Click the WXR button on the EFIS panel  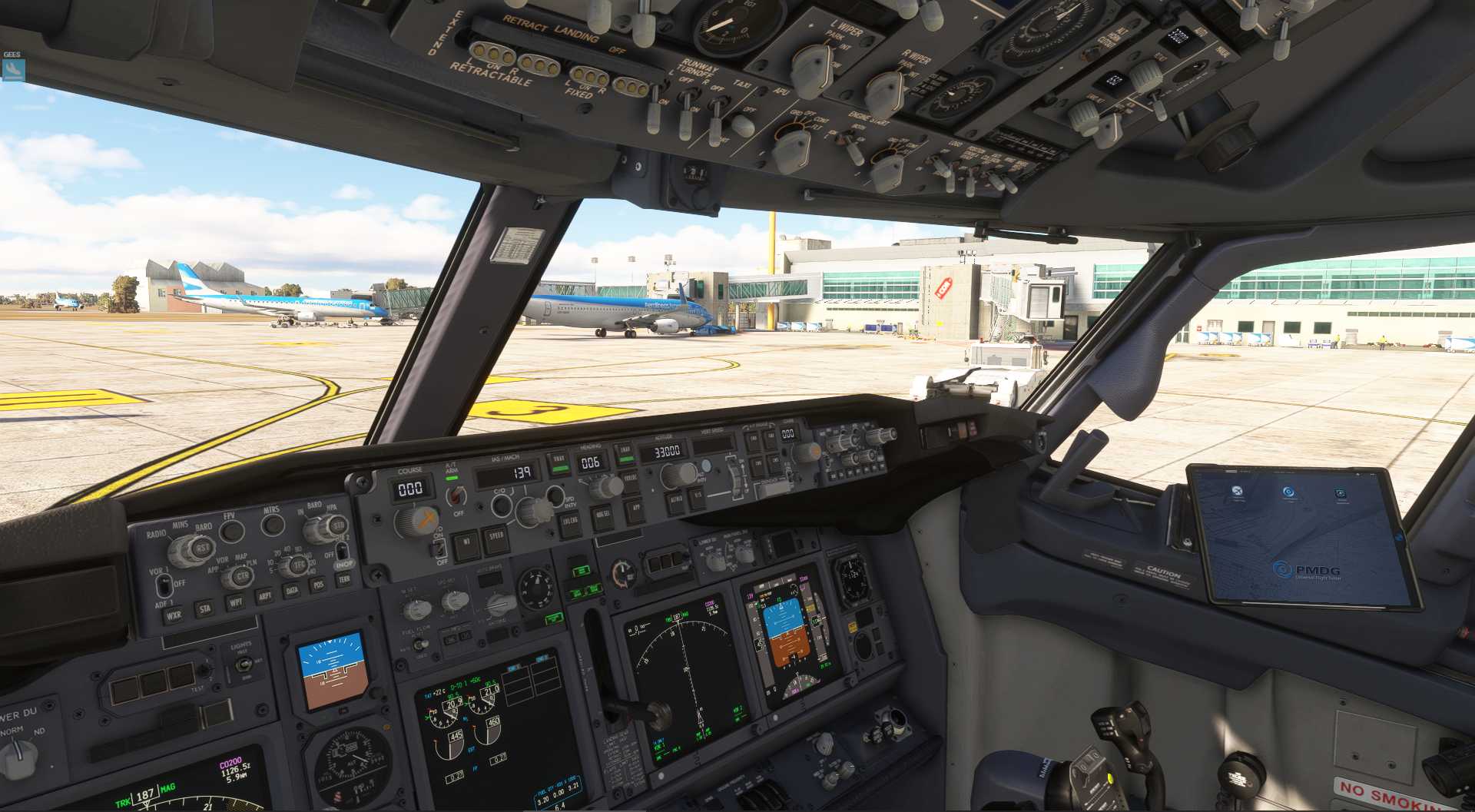point(174,615)
